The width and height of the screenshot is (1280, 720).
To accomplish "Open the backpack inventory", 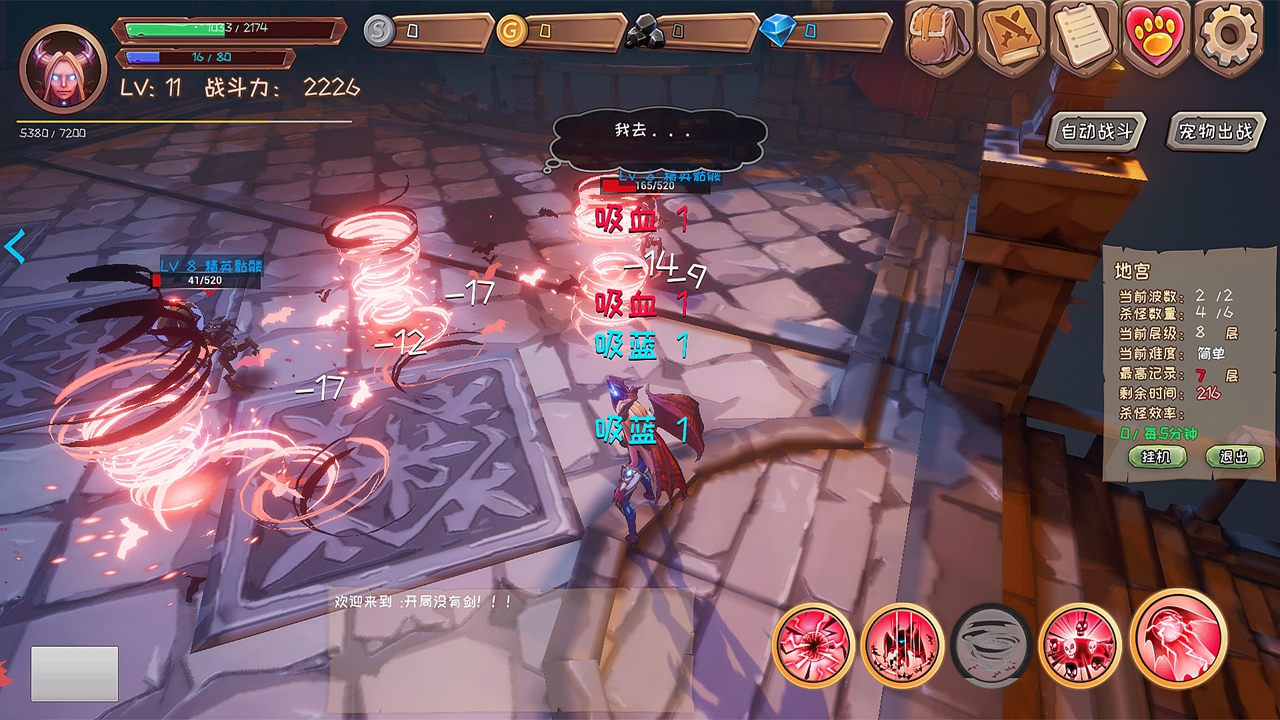I will (940, 37).
